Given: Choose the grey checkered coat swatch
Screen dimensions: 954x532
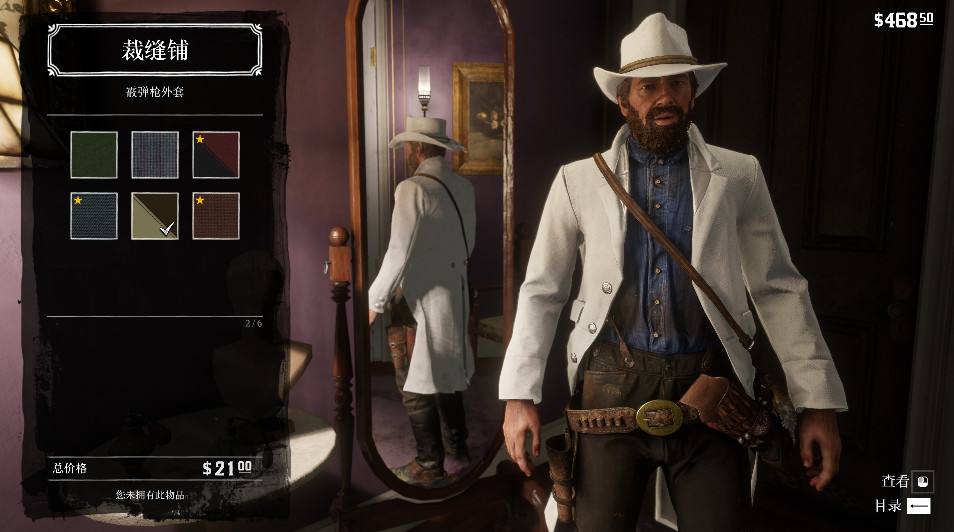Looking at the screenshot, I should (x=155, y=155).
